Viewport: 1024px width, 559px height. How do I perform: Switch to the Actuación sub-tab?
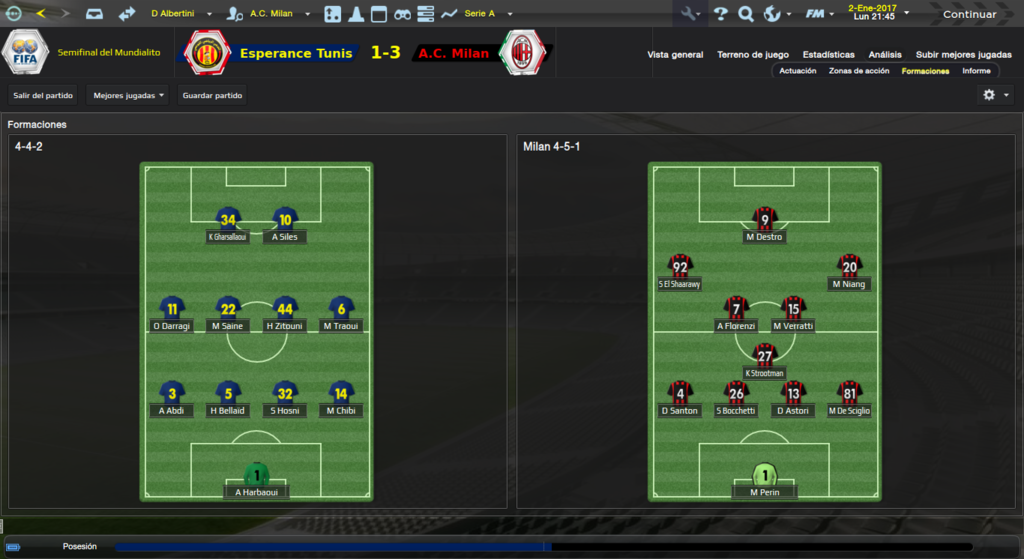797,71
